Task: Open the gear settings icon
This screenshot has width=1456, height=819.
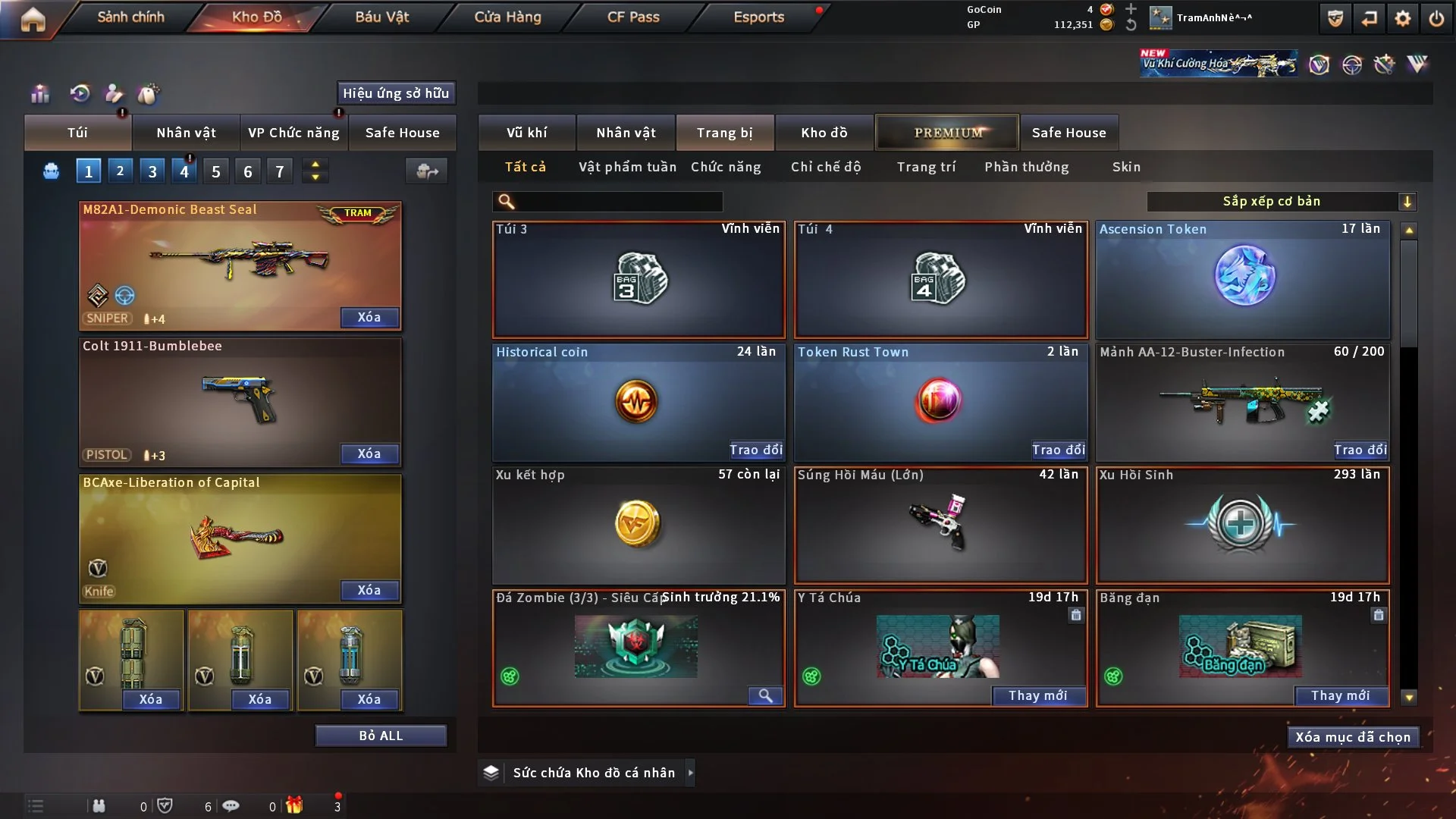Action: 1402,18
